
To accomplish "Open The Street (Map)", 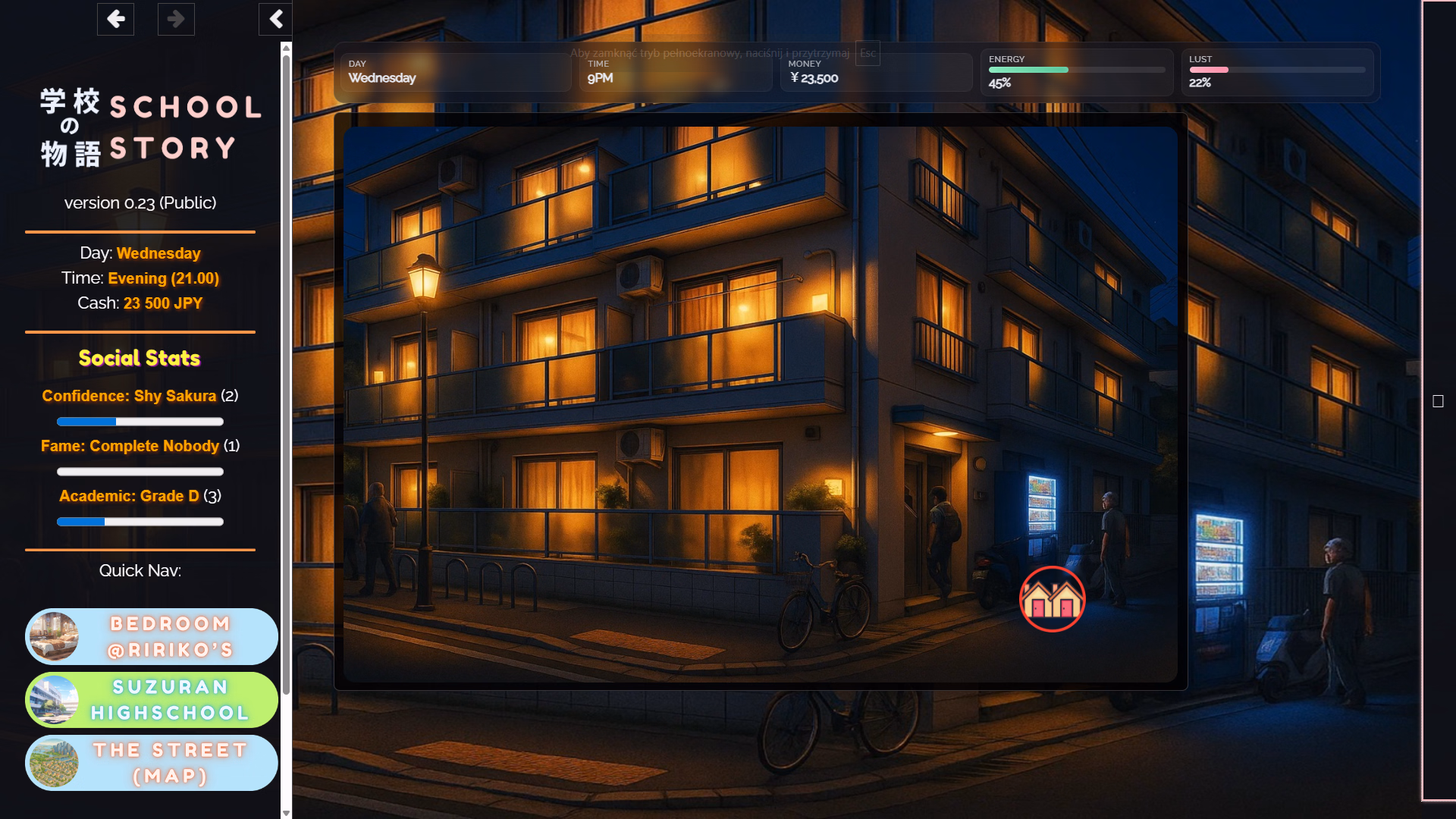I will (x=152, y=762).
